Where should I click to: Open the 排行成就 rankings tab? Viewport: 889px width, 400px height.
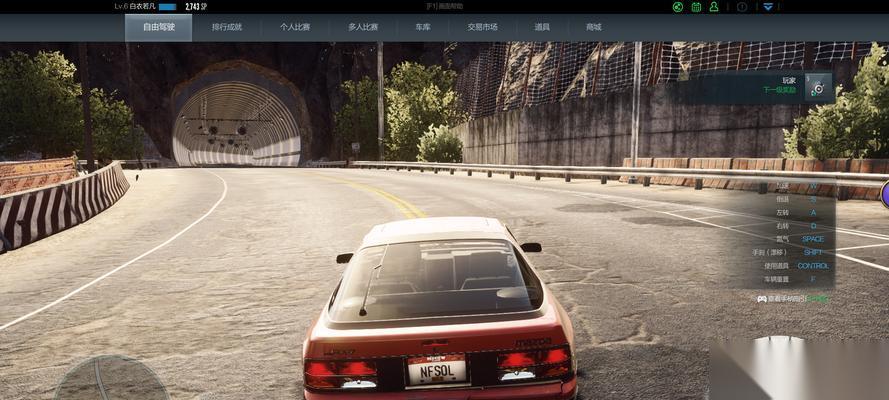226,27
